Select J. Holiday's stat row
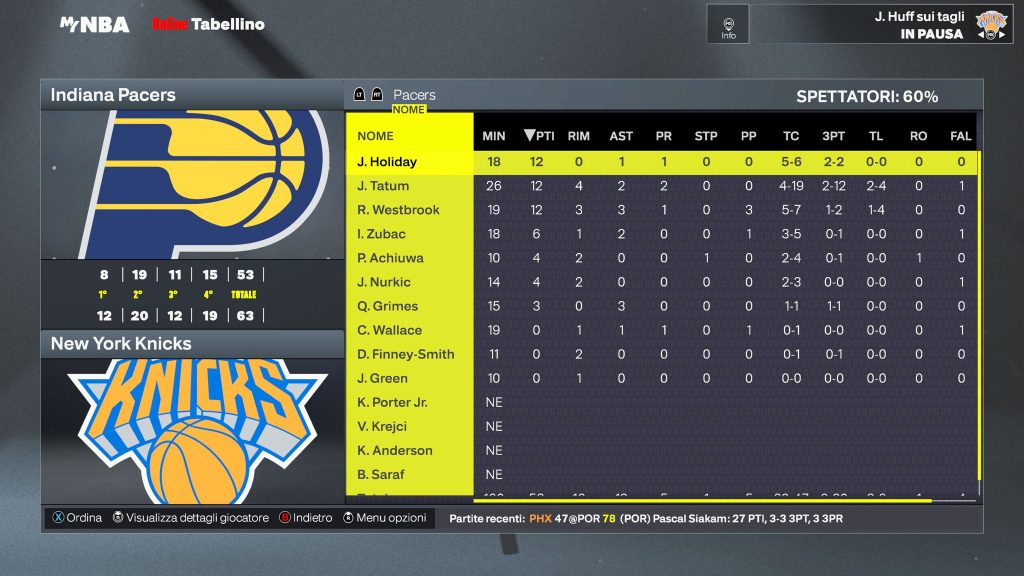 pyautogui.click(x=387, y=162)
